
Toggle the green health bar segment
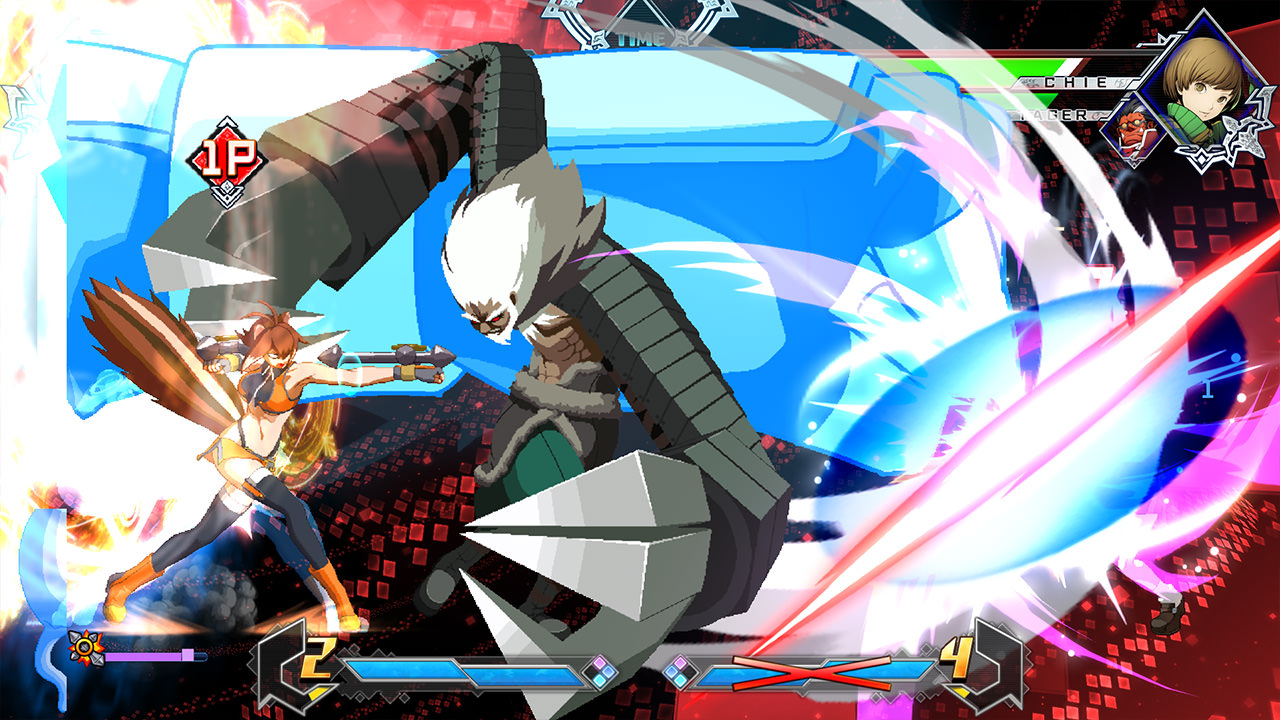pos(1035,69)
